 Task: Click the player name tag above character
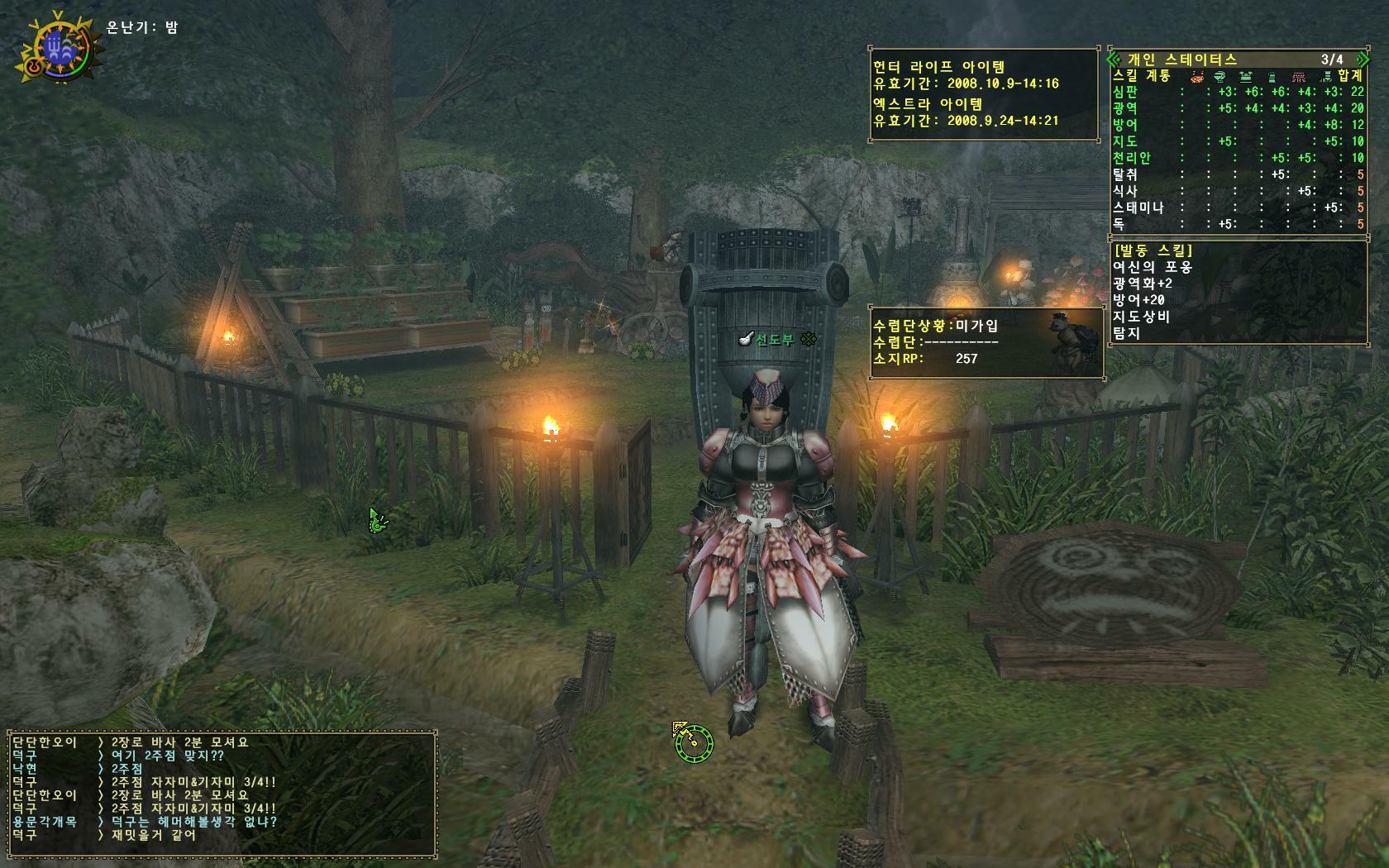(775, 339)
